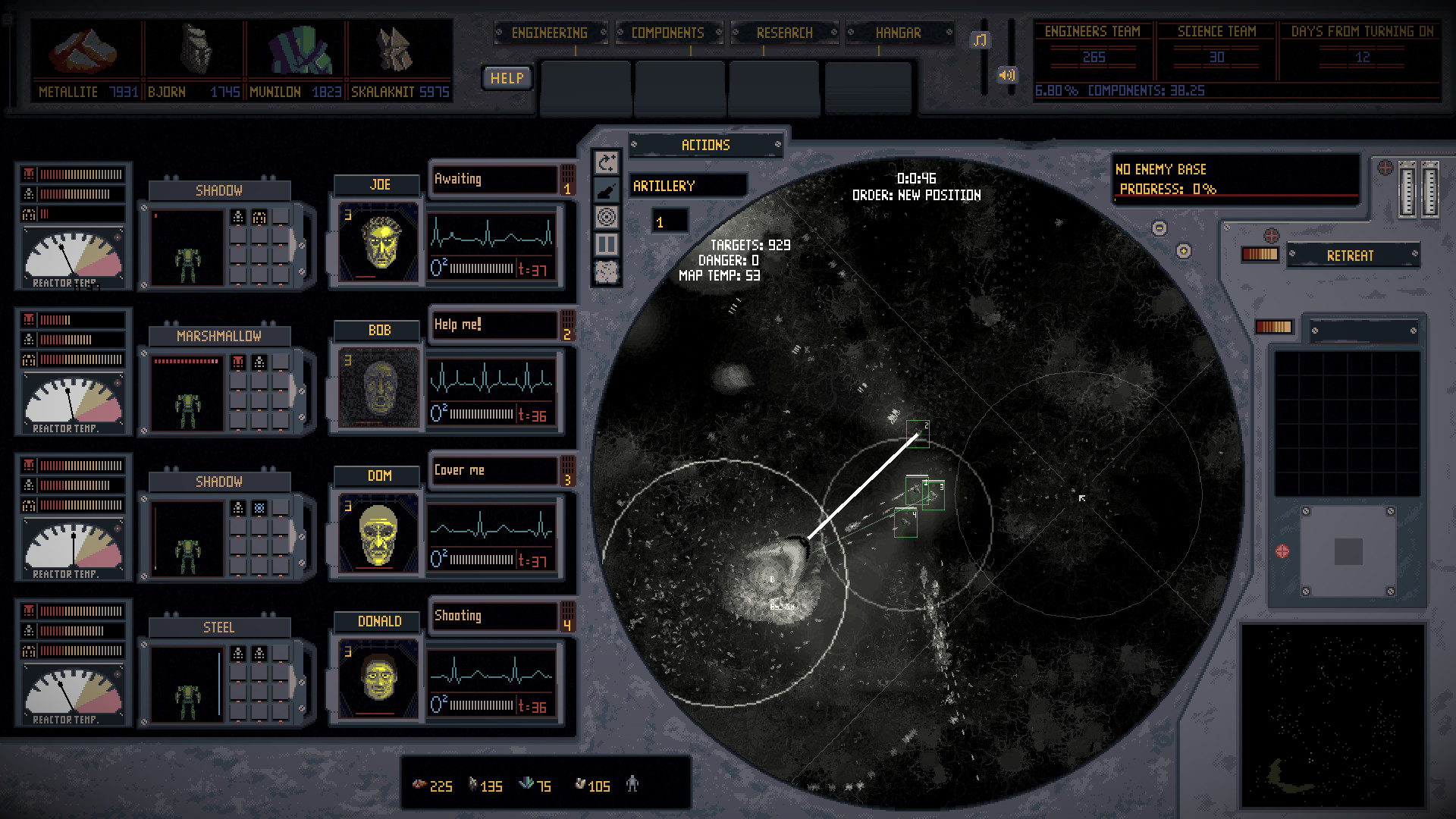Select pilot Dom's portrait
Screen dimensions: 1456x819
coord(378,533)
